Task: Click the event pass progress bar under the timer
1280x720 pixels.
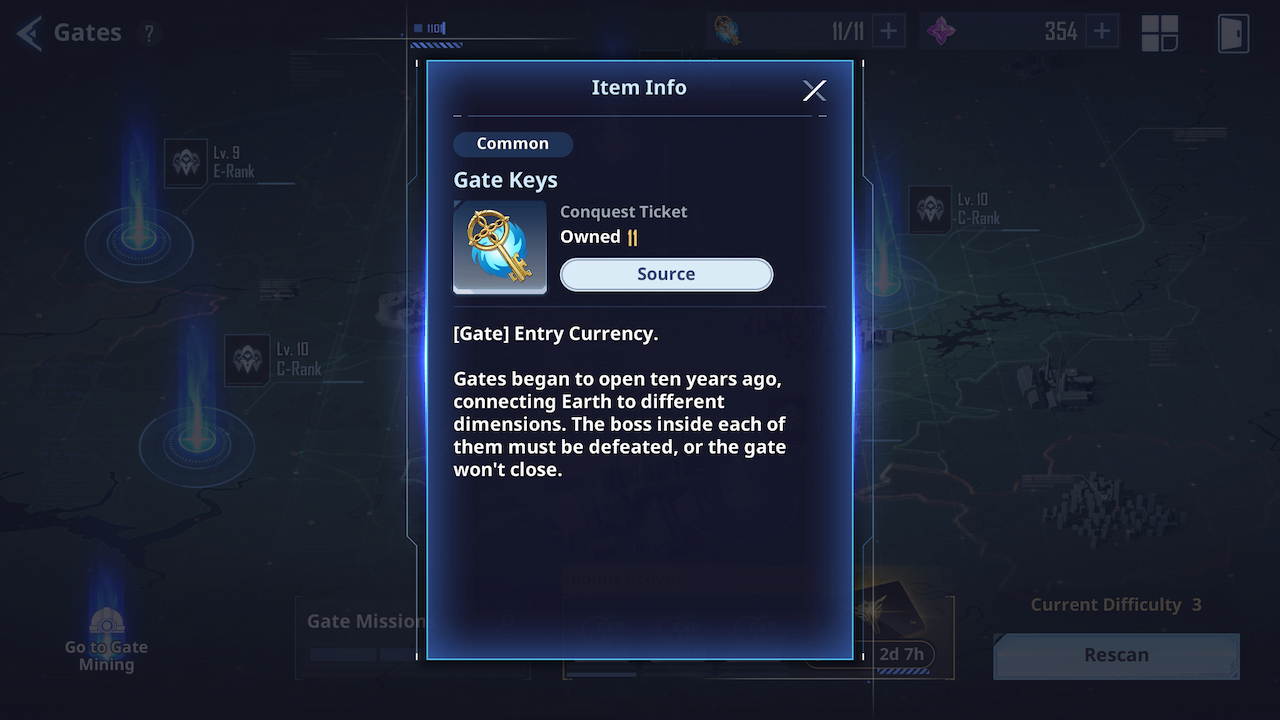Action: [x=902, y=671]
